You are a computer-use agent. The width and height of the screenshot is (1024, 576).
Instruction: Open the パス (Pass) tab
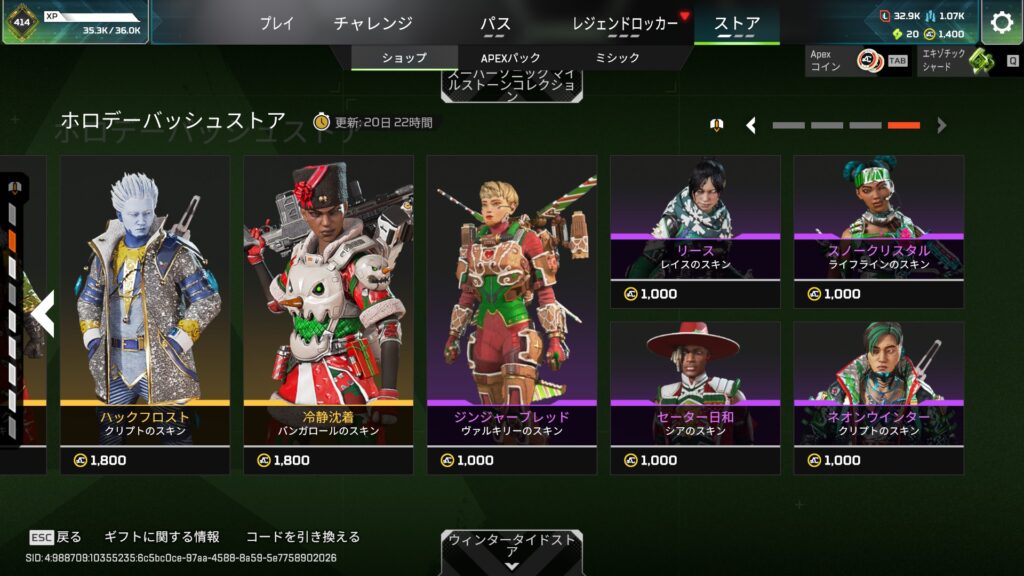click(x=495, y=23)
